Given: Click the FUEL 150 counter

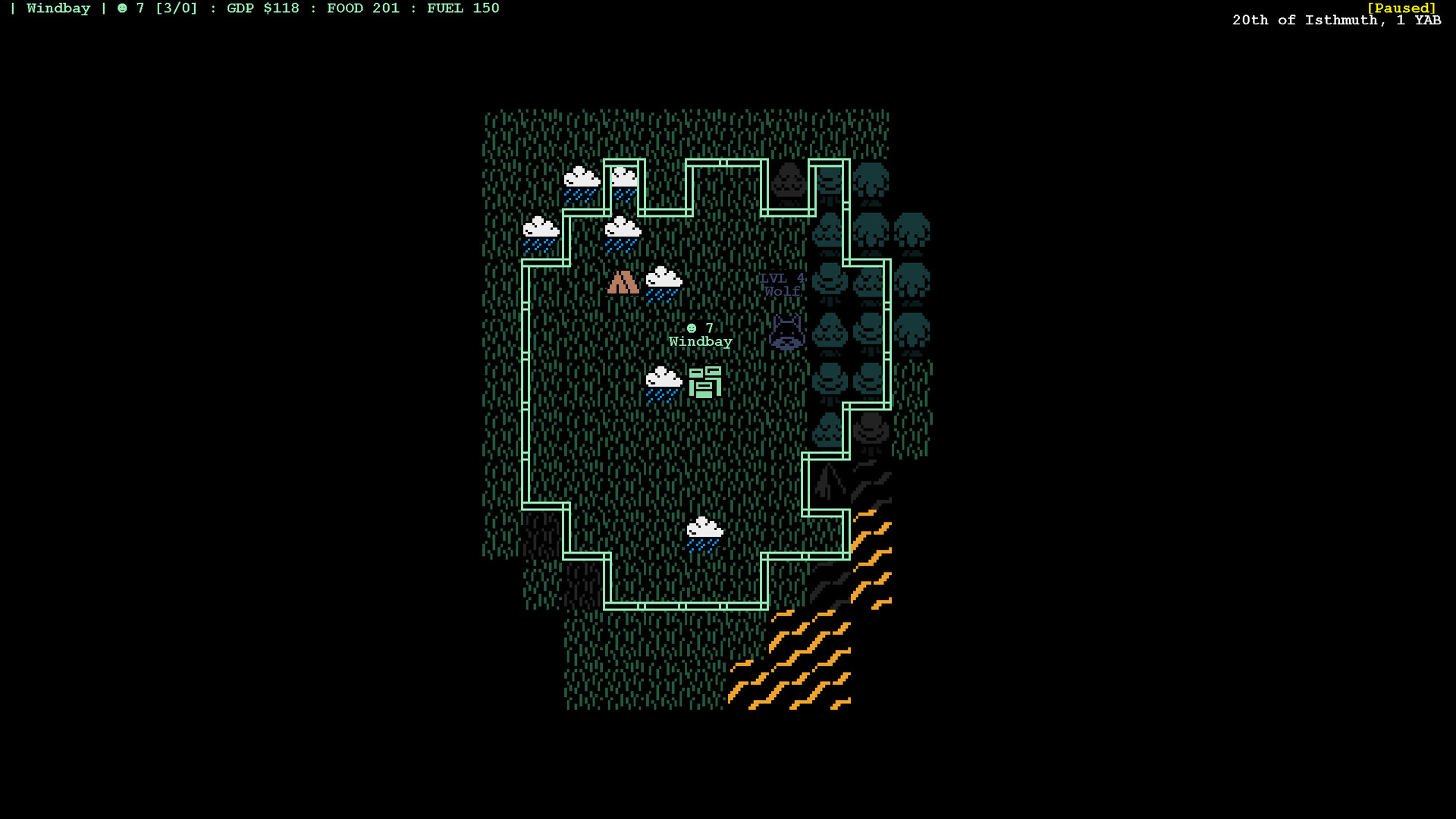Looking at the screenshot, I should 463,8.
